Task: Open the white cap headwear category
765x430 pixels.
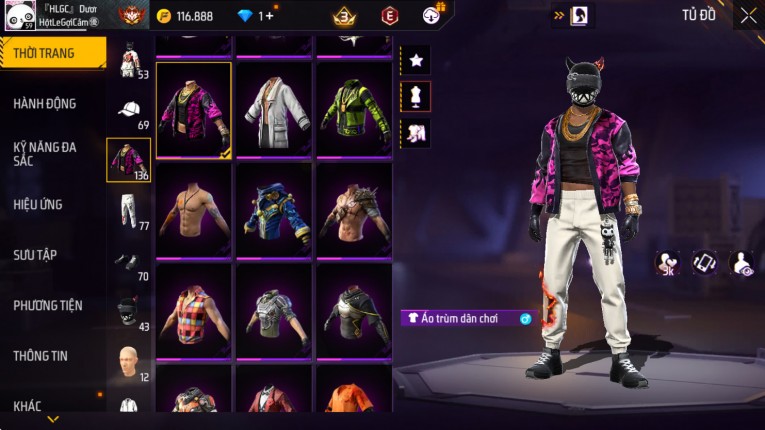Action: click(x=129, y=110)
